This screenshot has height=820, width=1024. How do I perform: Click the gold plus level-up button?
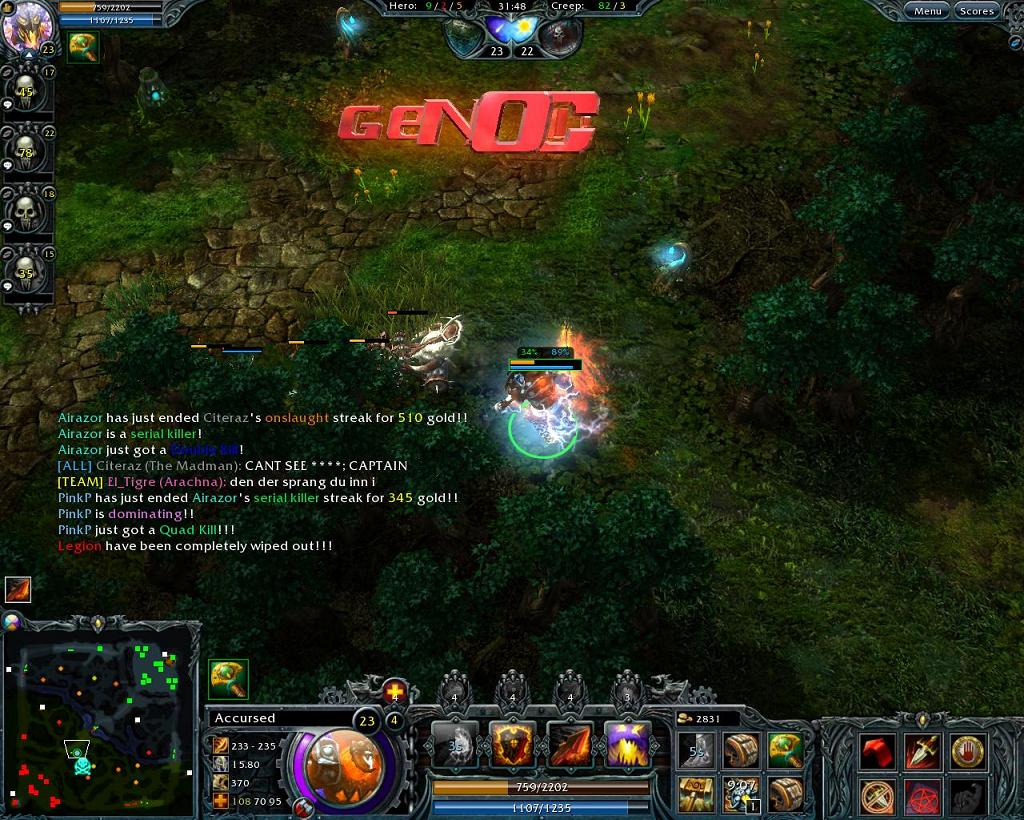tap(395, 691)
